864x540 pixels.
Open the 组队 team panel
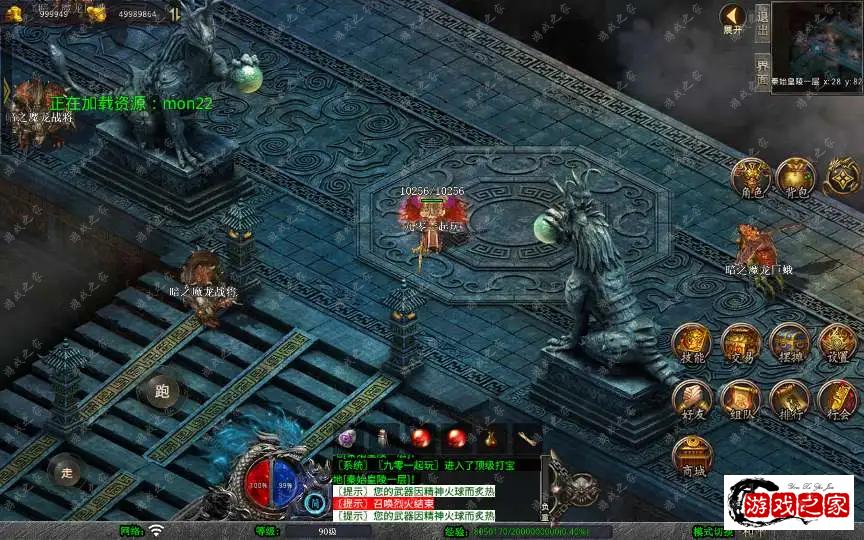coord(741,398)
